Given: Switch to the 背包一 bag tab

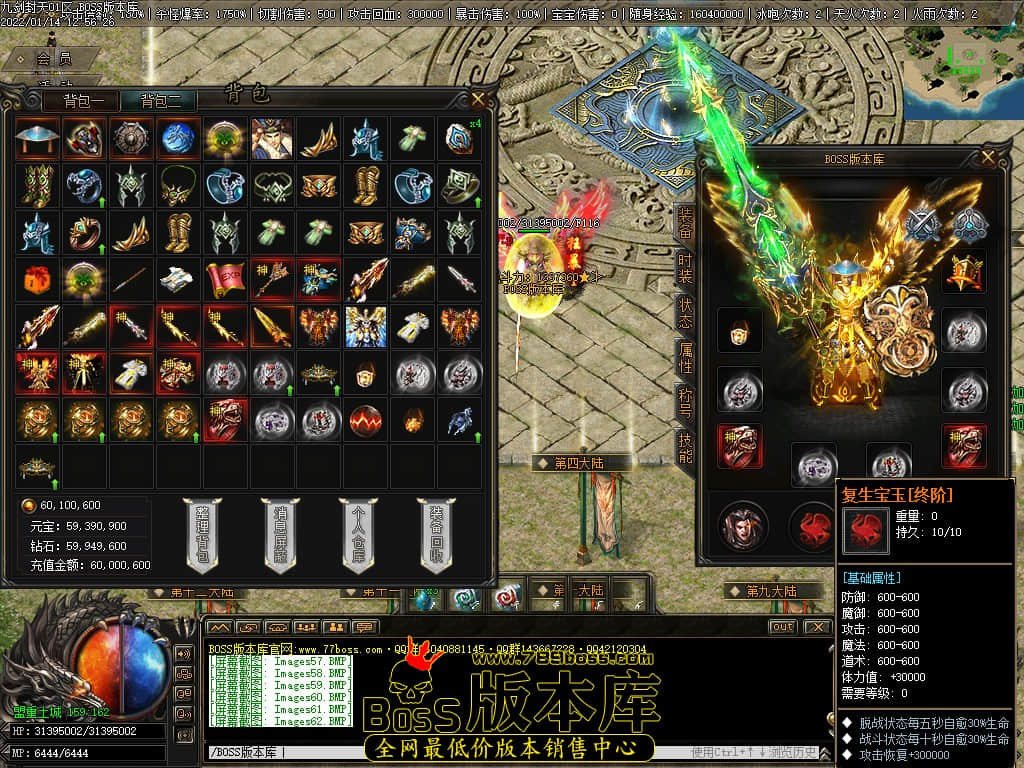Looking at the screenshot, I should coord(82,101).
